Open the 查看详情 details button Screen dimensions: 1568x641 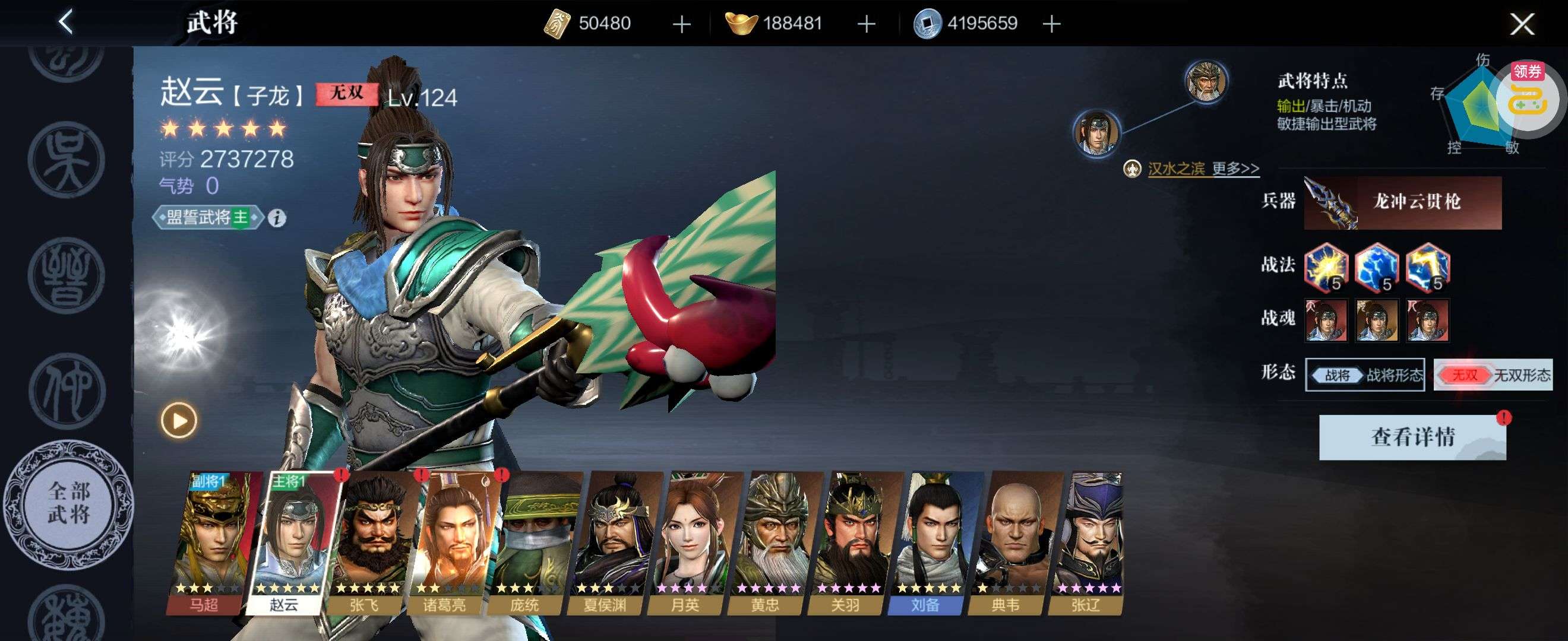point(1412,437)
